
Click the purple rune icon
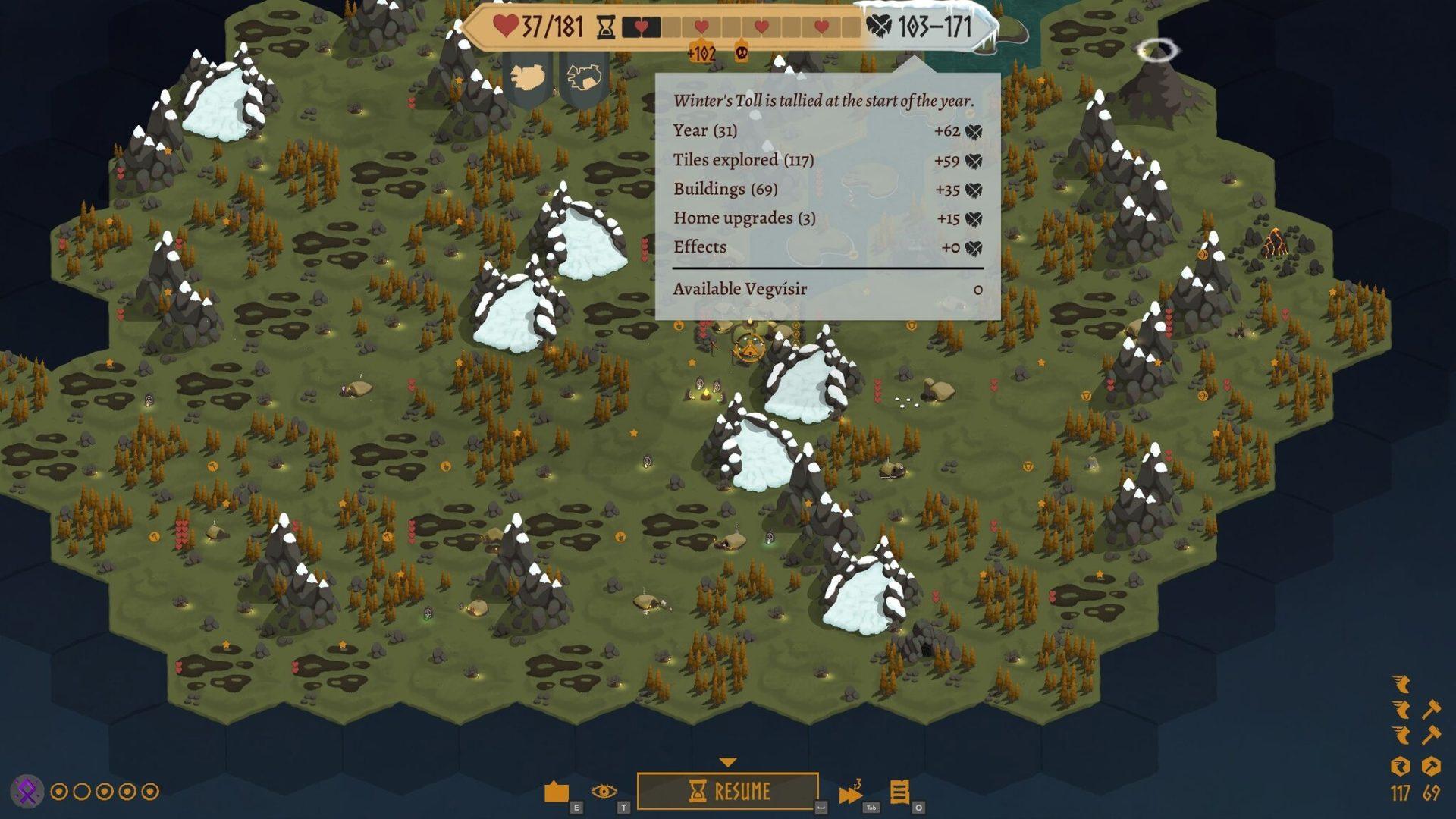[x=27, y=792]
